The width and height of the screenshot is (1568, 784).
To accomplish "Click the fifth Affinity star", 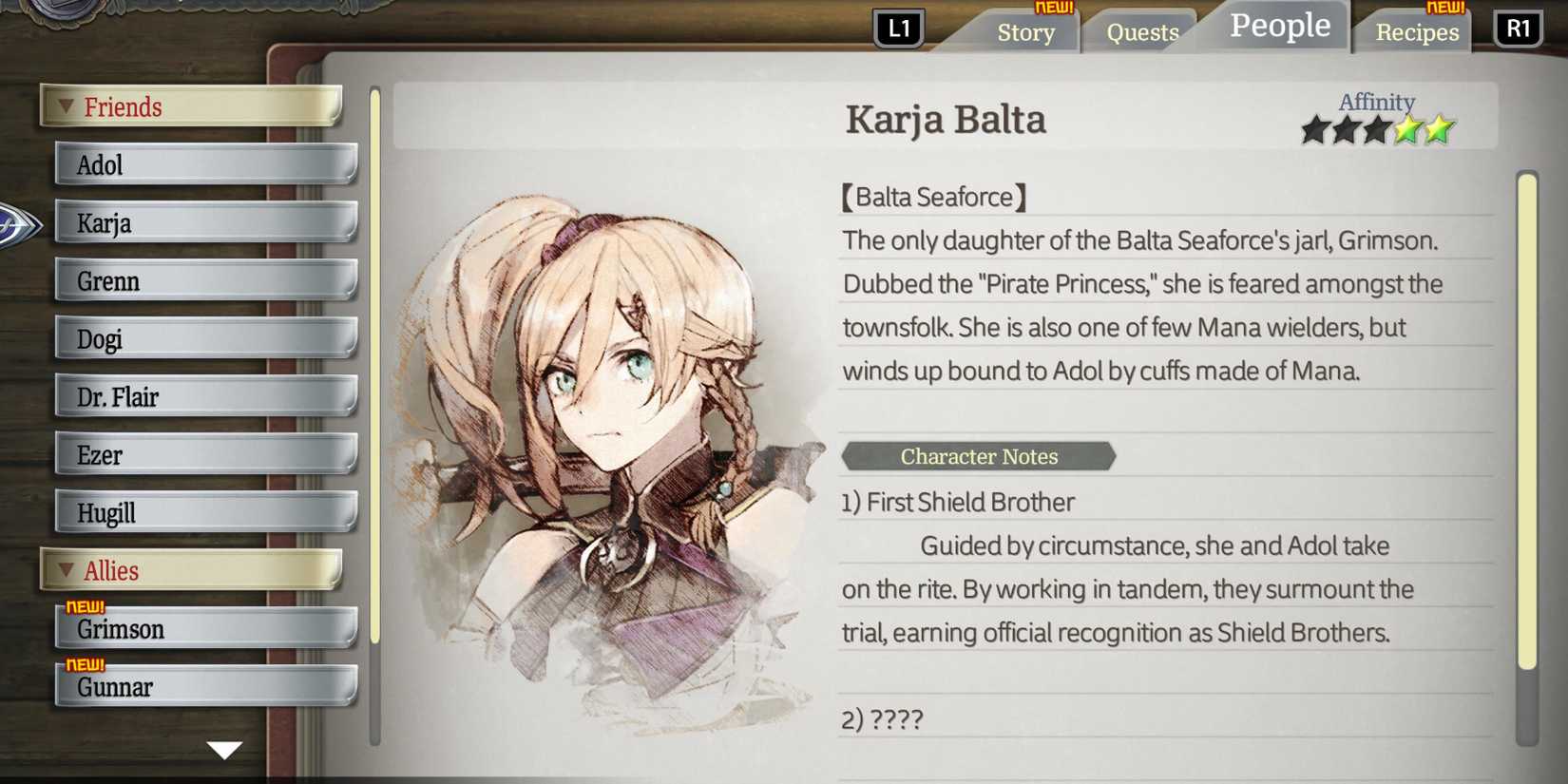I will [1438, 127].
